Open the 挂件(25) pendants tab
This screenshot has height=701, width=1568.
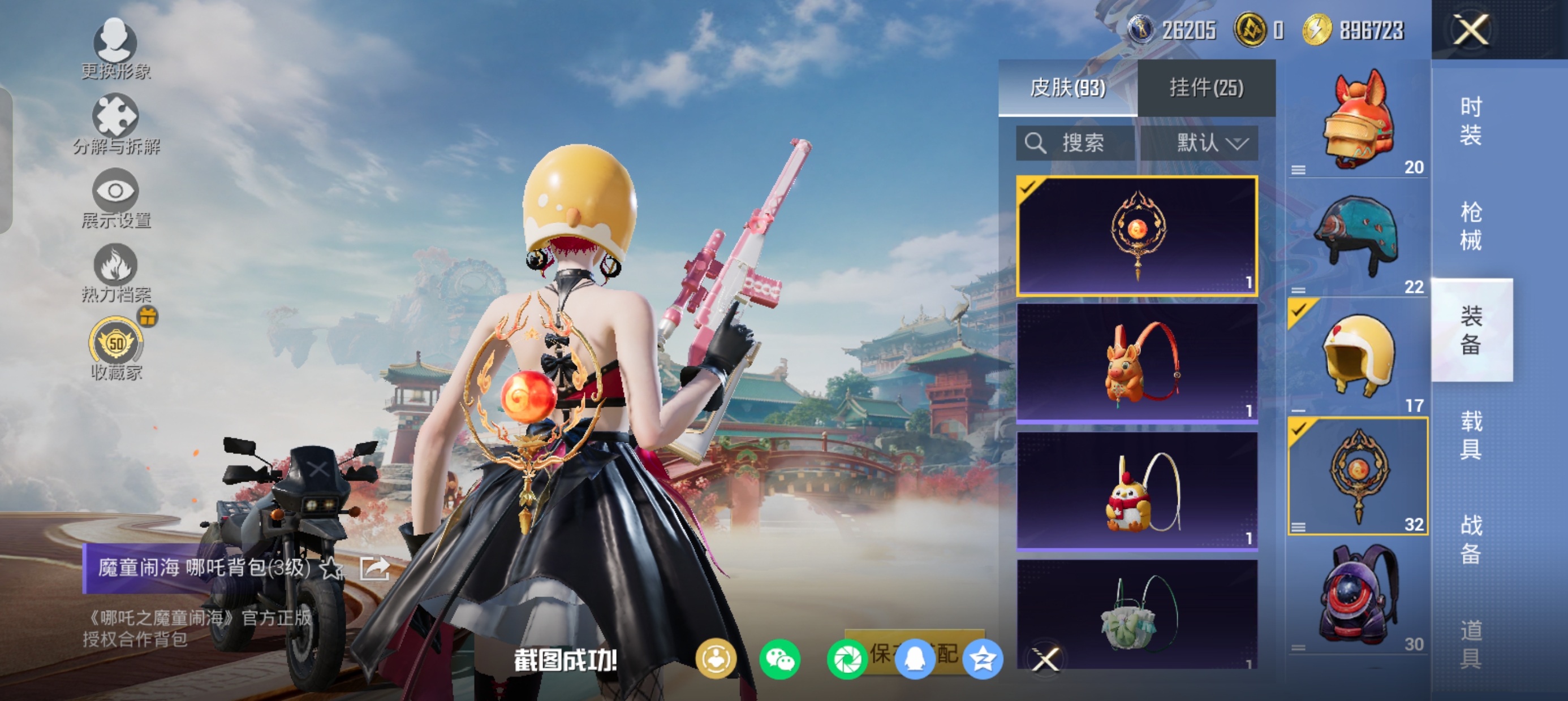pyautogui.click(x=1206, y=88)
